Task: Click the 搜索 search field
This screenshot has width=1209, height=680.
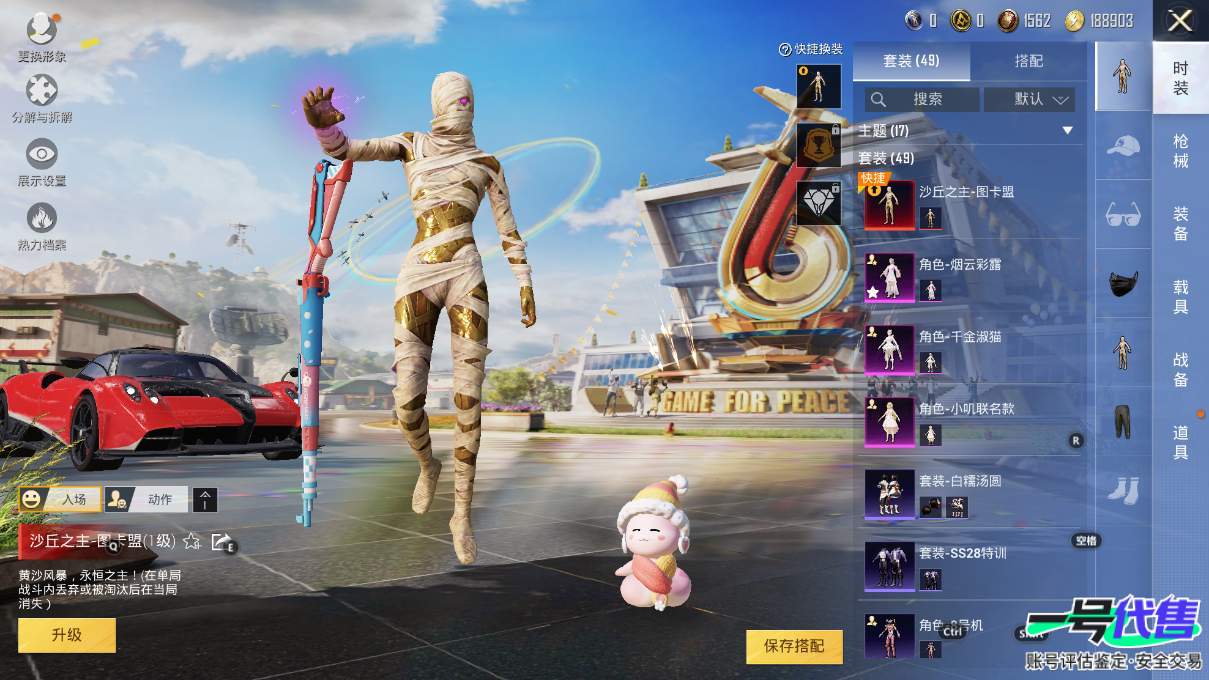Action: pyautogui.click(x=922, y=99)
